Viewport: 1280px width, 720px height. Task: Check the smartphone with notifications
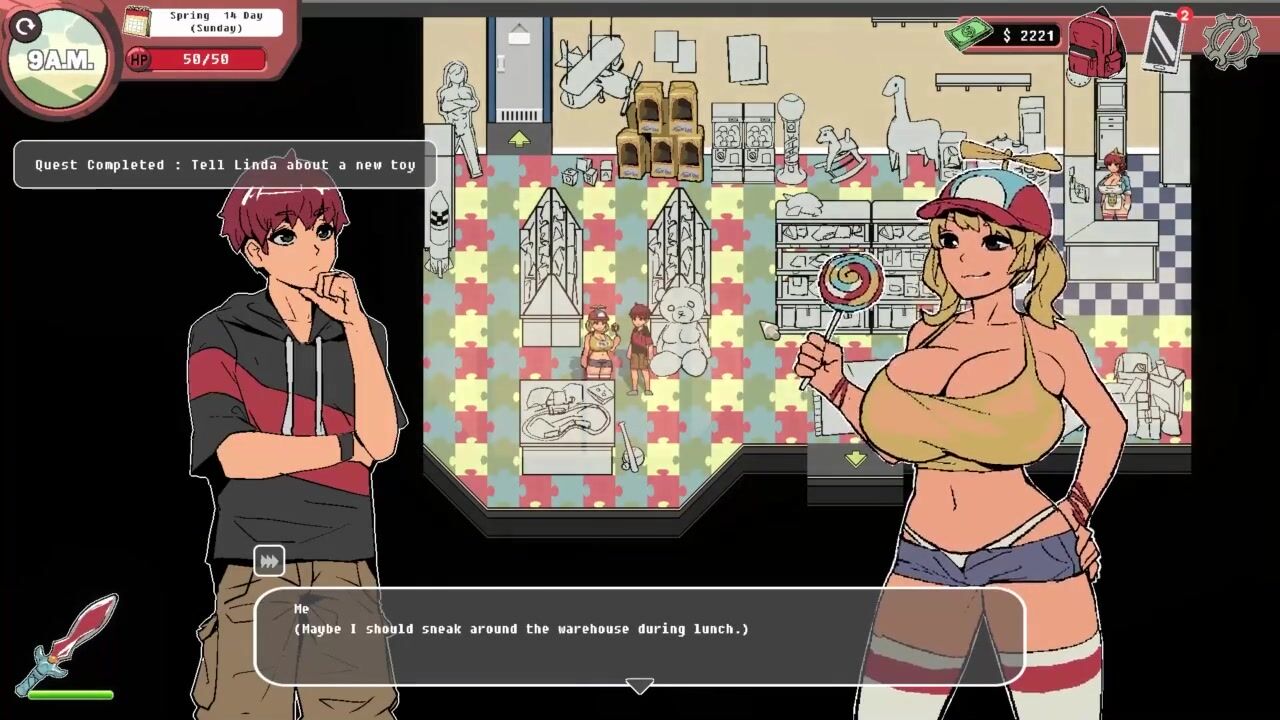tap(1164, 41)
